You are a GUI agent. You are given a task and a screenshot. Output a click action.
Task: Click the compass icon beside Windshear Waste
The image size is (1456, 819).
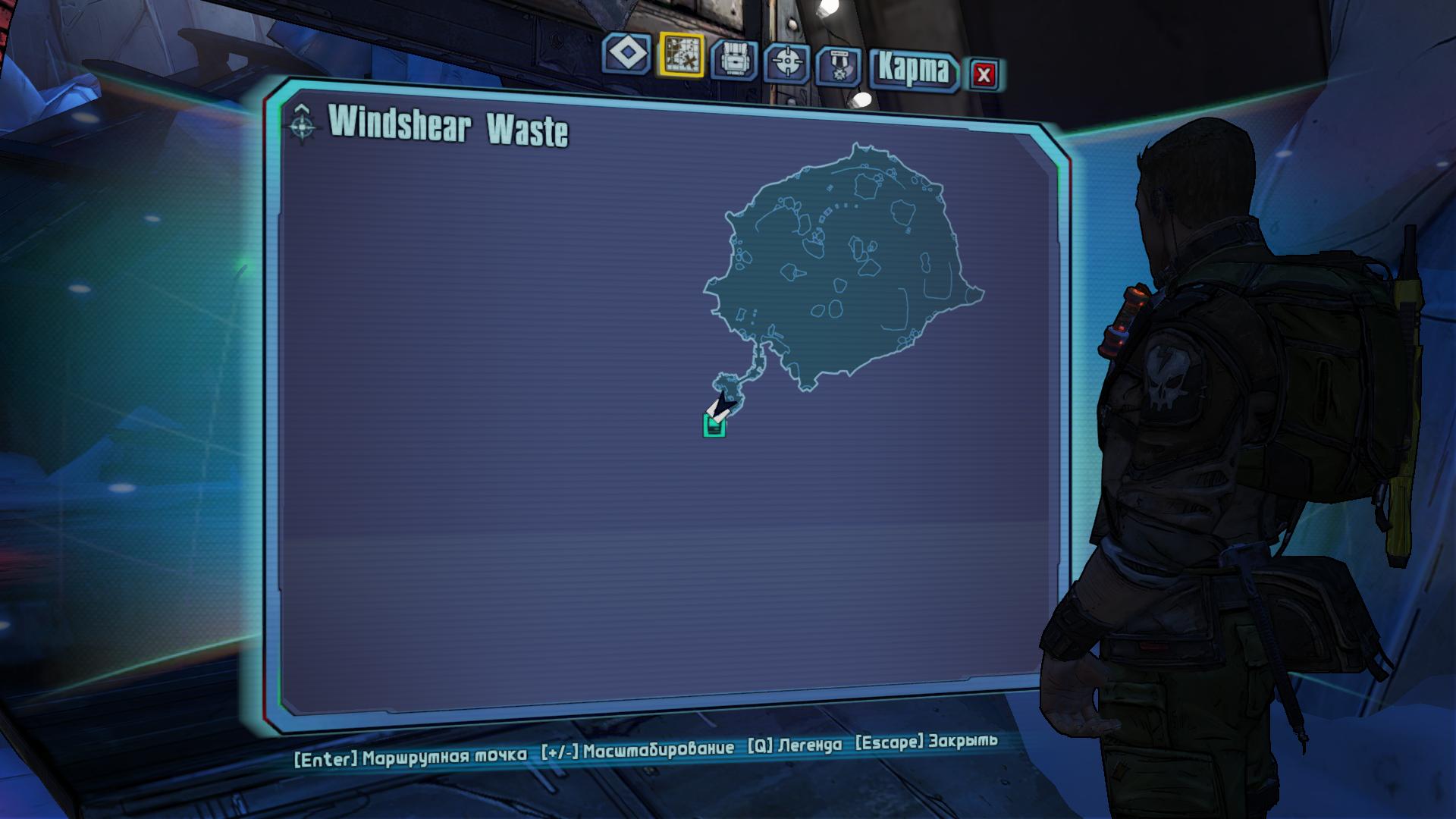[302, 124]
